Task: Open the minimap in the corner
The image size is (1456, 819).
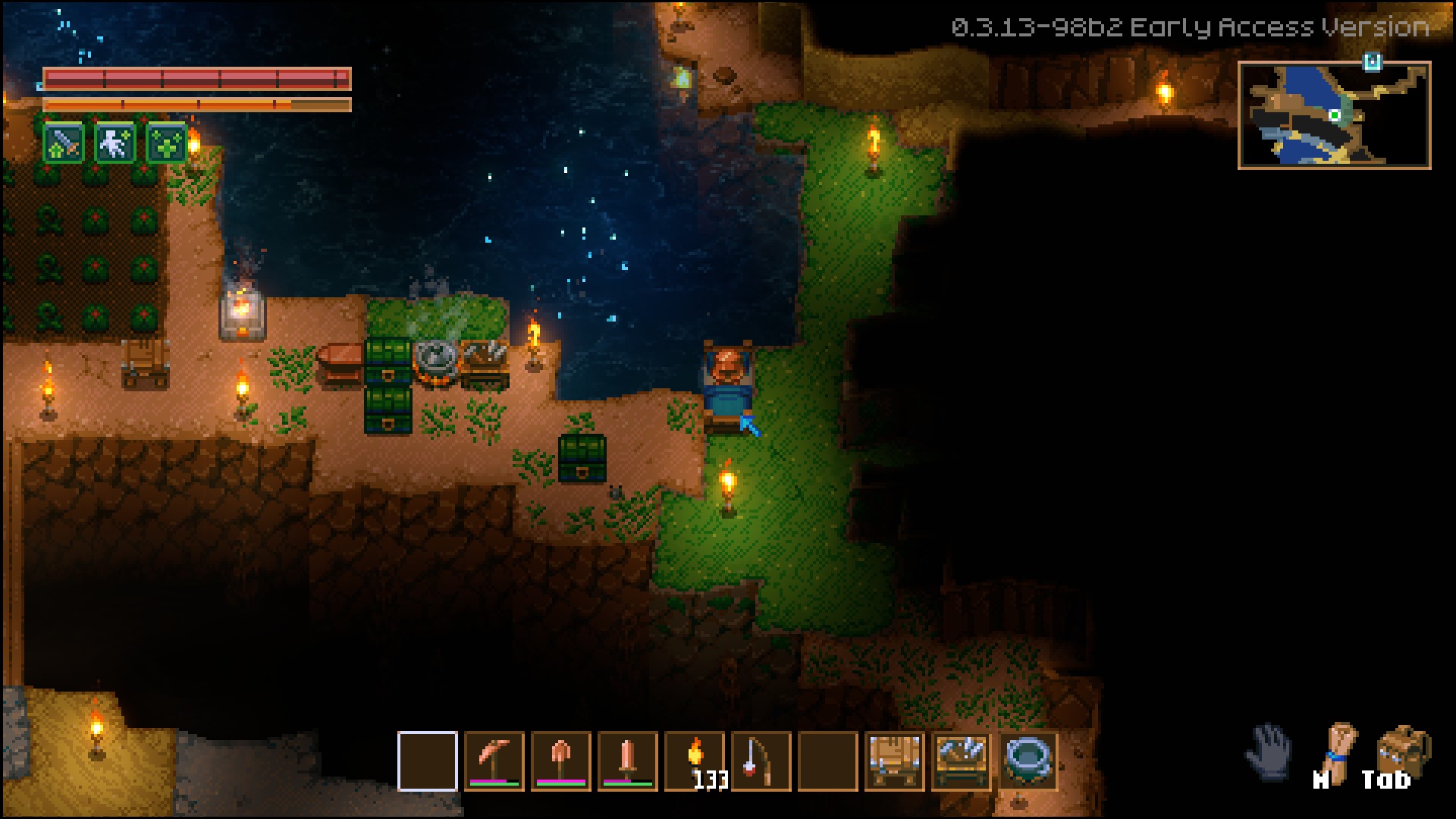Action: pyautogui.click(x=1334, y=115)
